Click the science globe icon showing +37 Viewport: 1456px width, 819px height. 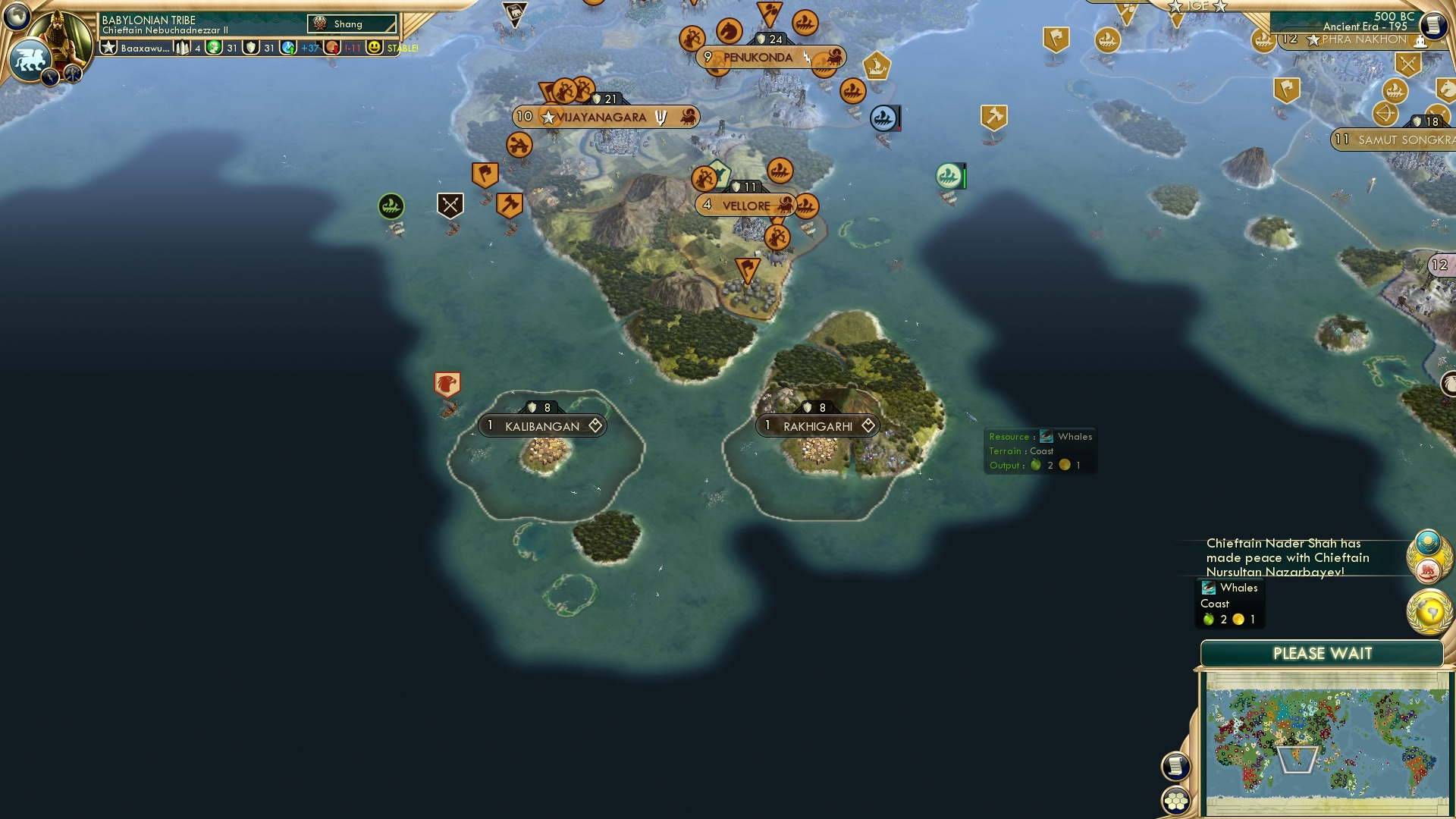(x=287, y=47)
